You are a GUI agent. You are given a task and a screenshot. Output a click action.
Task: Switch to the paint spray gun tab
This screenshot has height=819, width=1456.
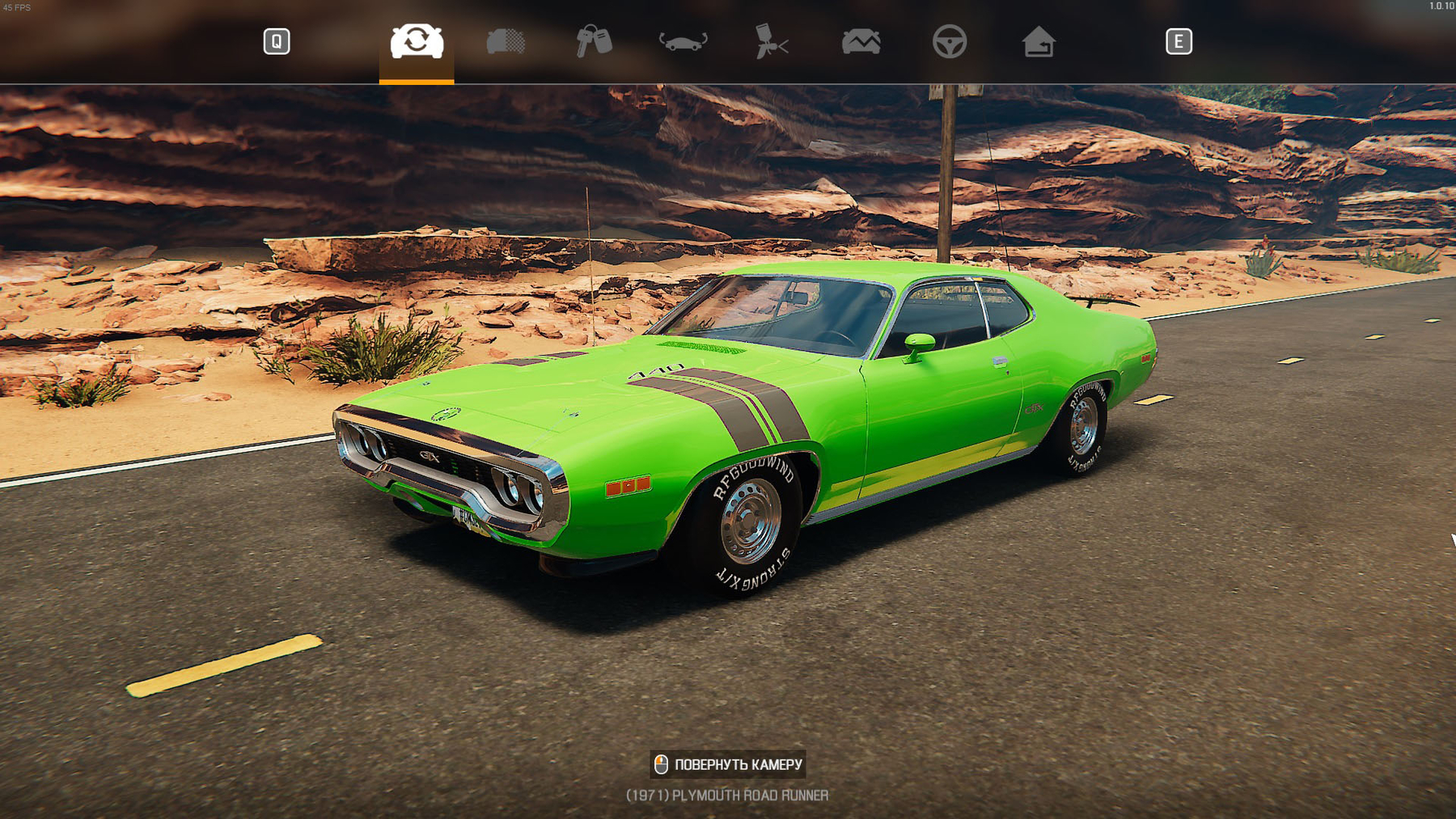[771, 41]
